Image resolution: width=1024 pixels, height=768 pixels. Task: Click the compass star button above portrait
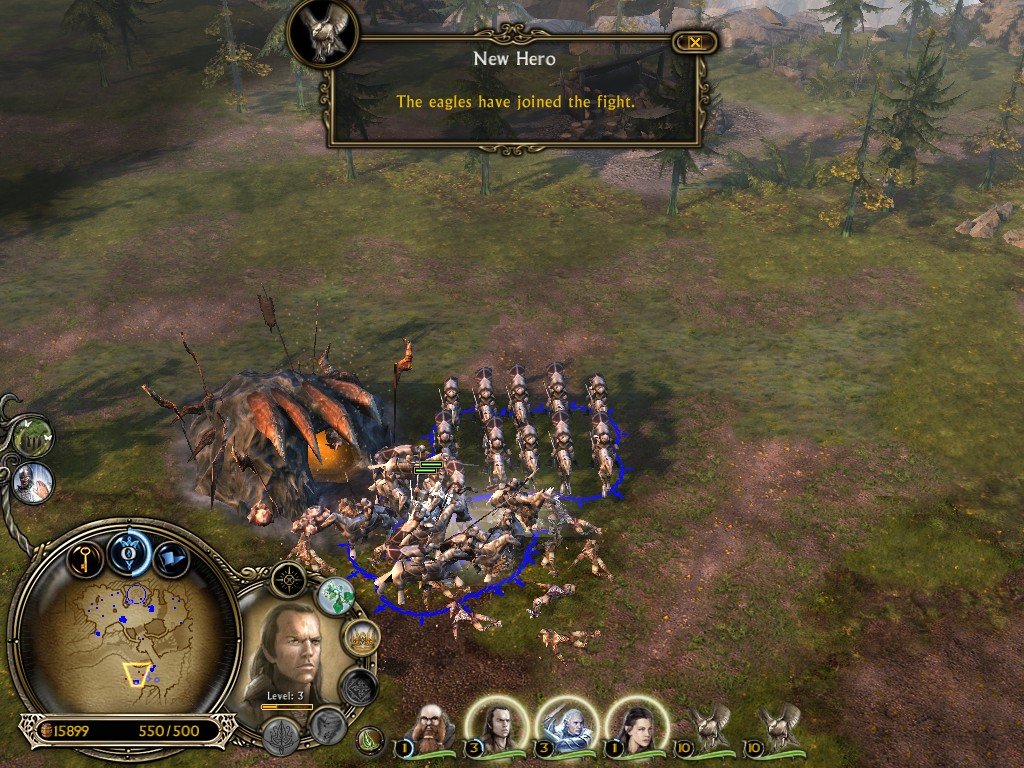[289, 579]
